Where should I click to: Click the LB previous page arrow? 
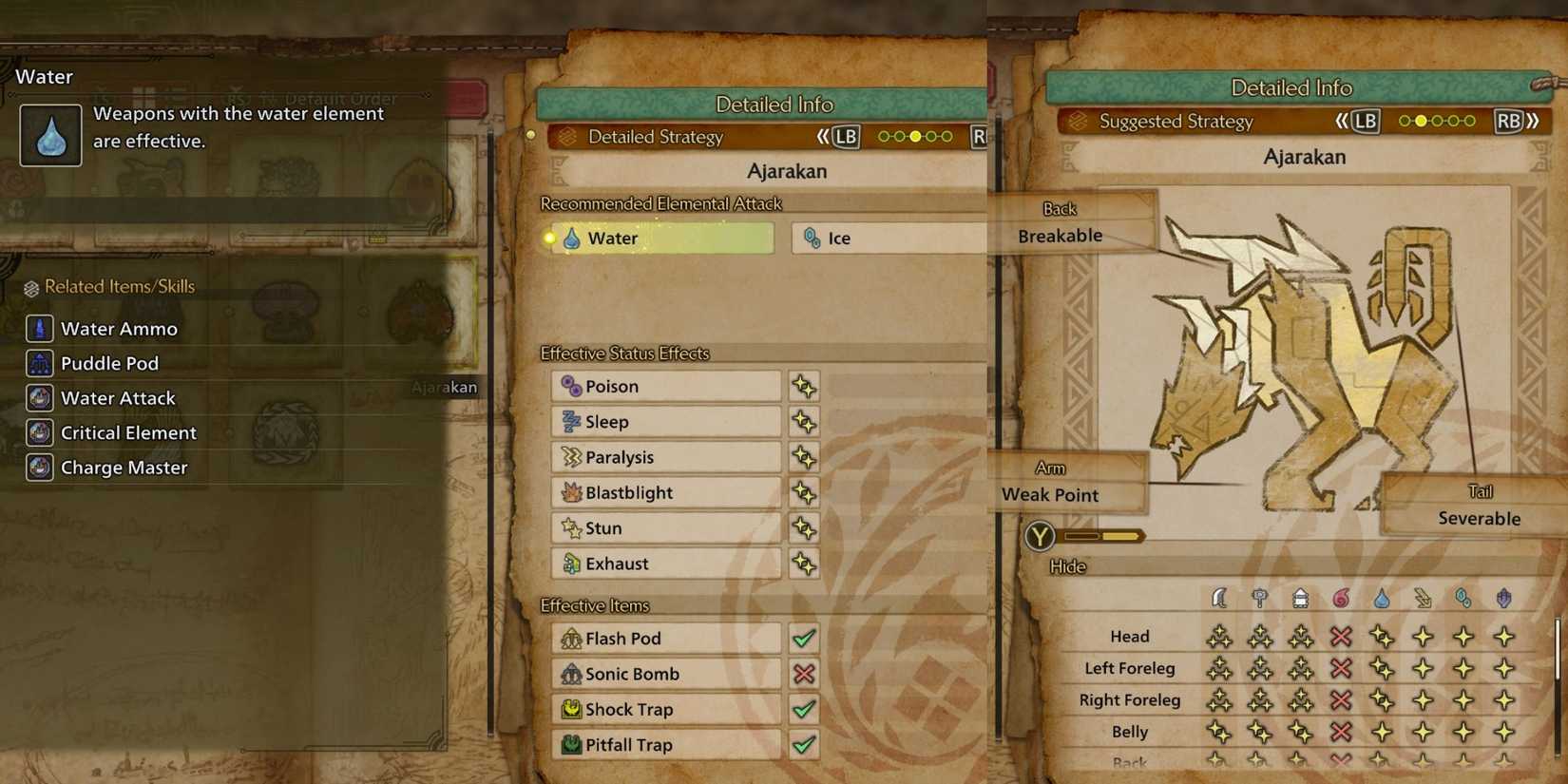coord(1364,122)
